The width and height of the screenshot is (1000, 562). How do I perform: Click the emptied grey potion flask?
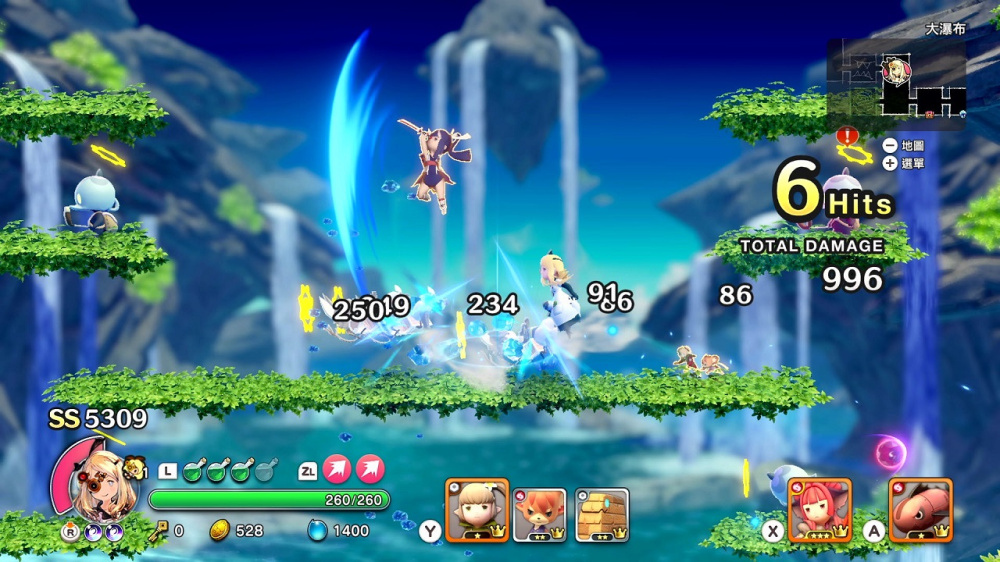pos(266,470)
